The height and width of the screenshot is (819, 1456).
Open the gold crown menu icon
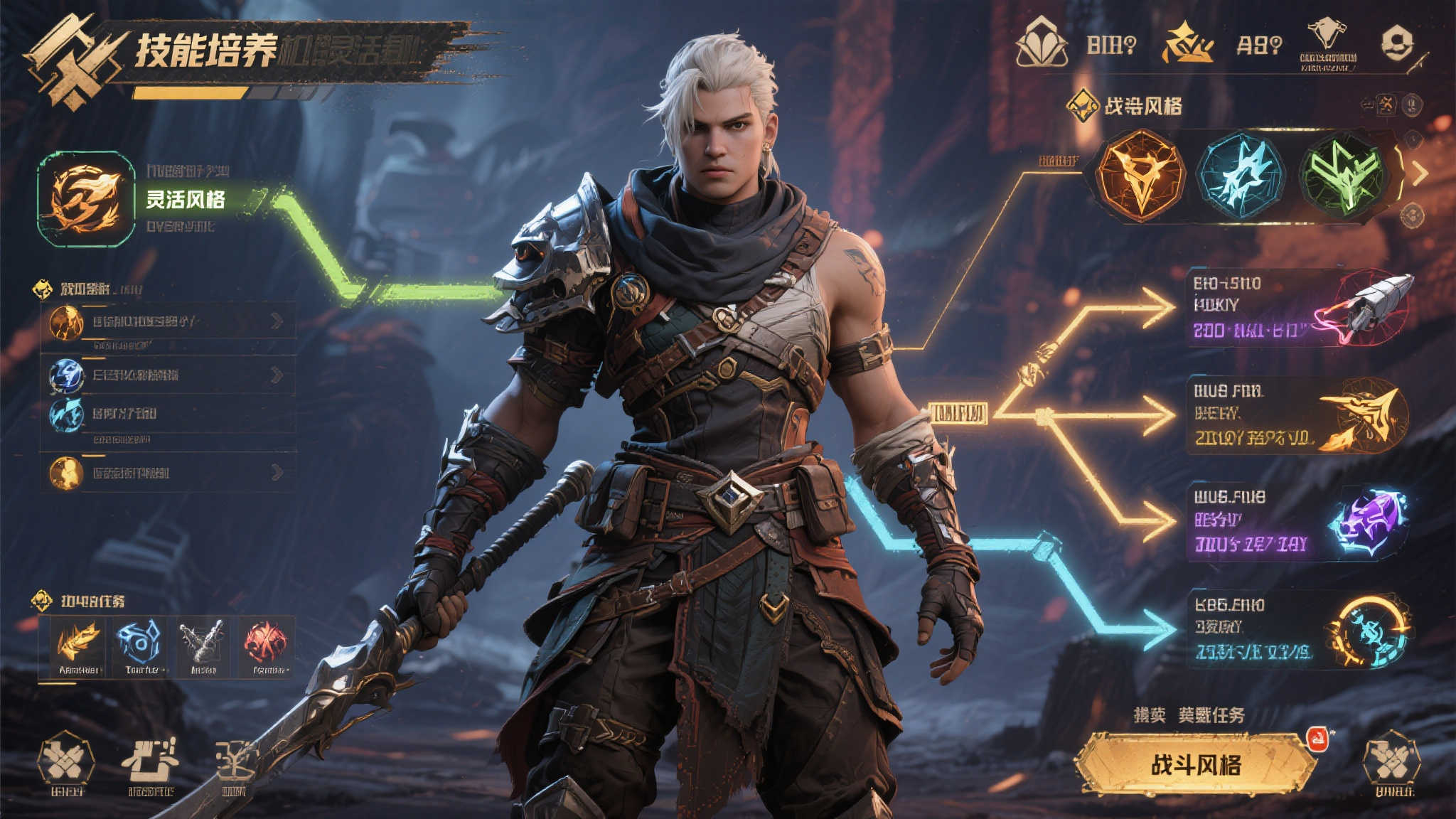[x=1186, y=44]
